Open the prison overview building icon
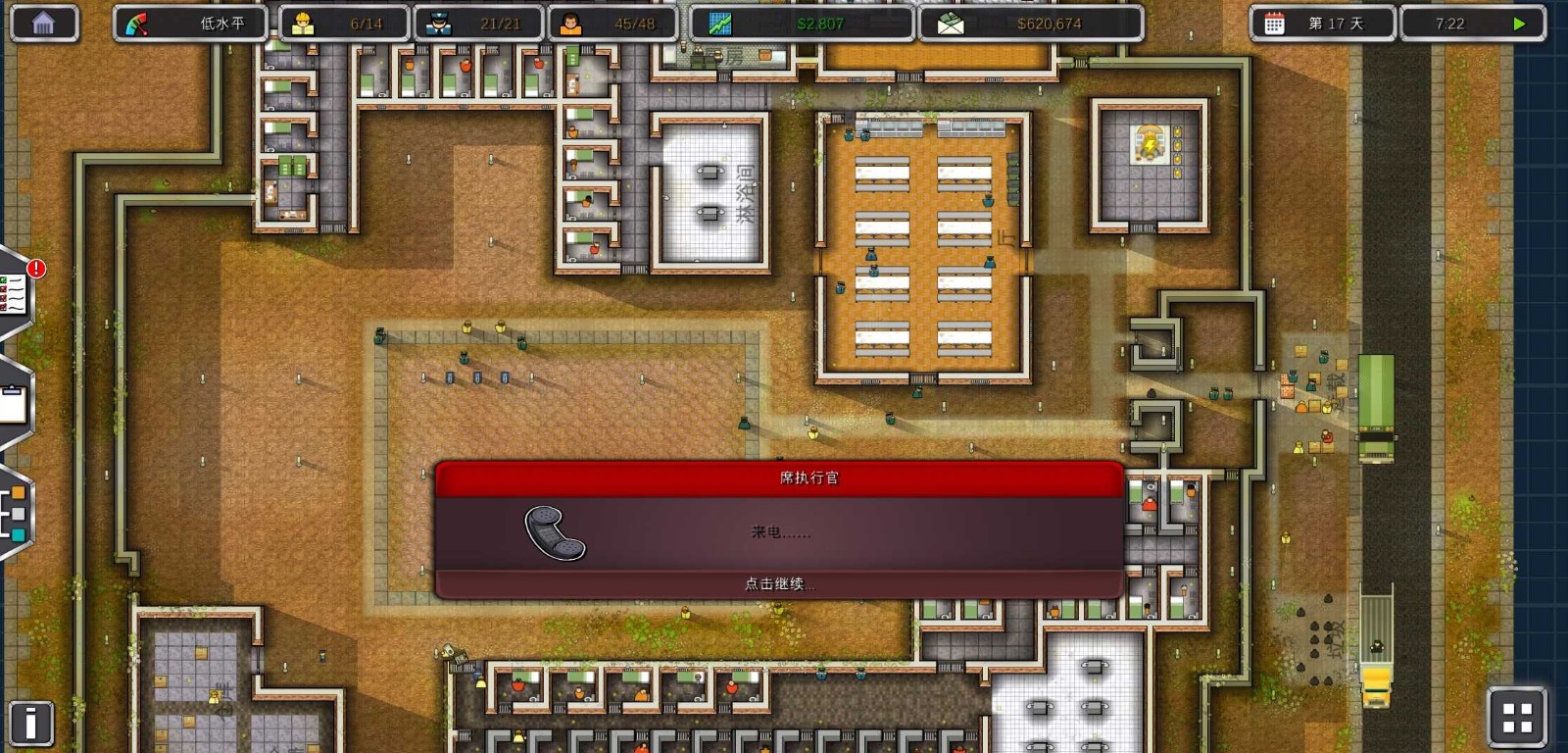1568x753 pixels. (x=43, y=22)
